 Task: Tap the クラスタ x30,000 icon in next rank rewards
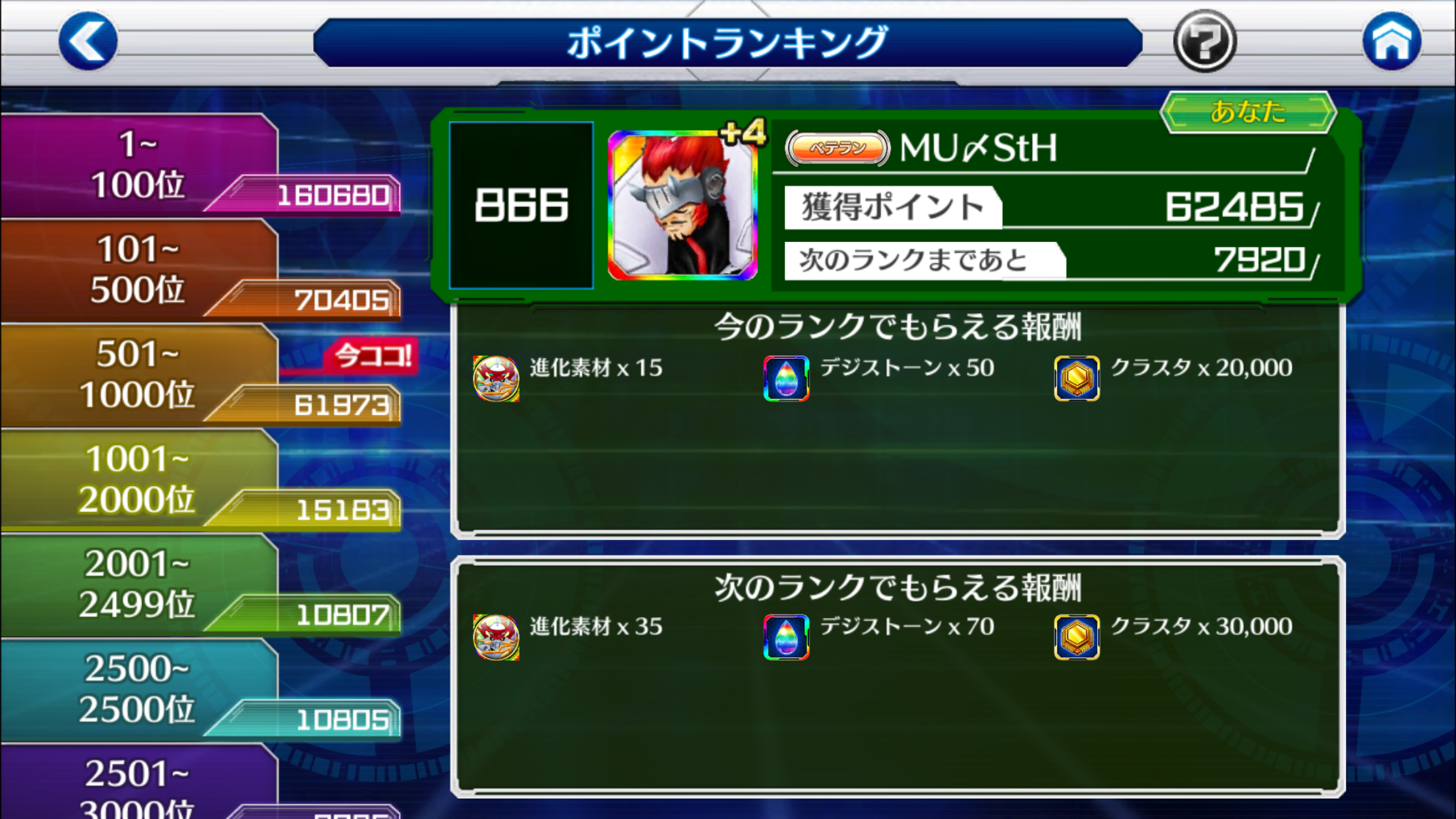1077,637
